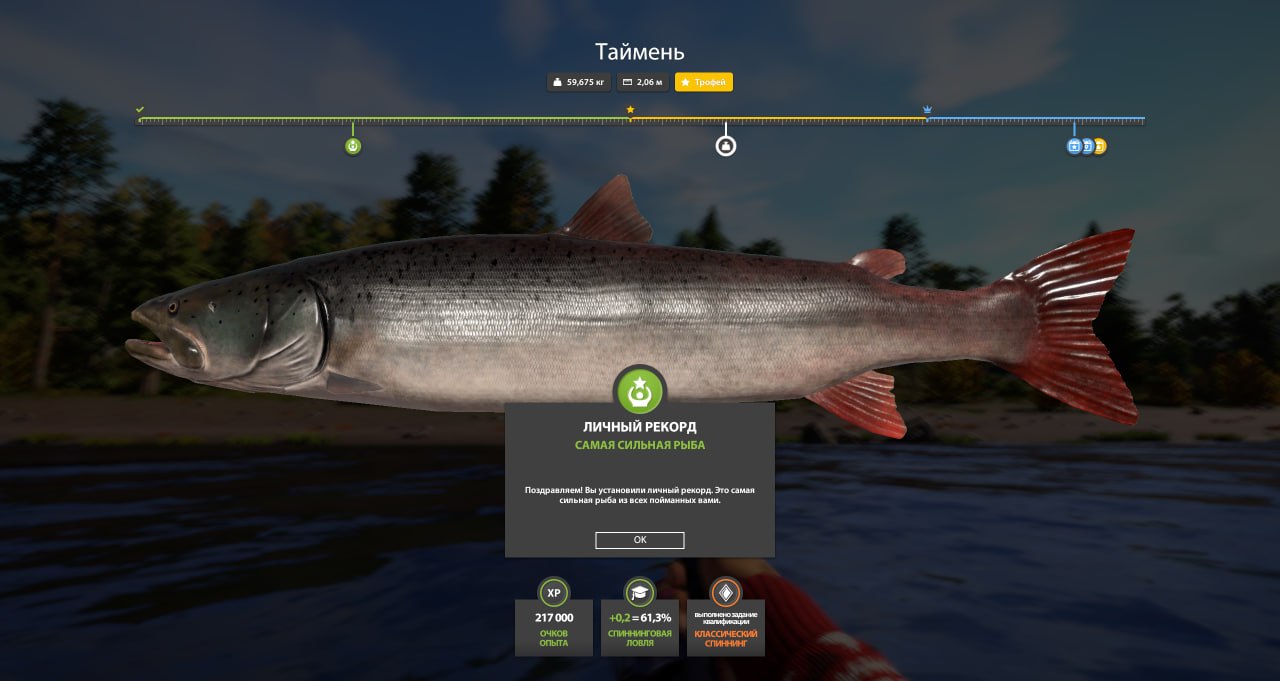Select the green personal record marker on scale

coord(353,146)
